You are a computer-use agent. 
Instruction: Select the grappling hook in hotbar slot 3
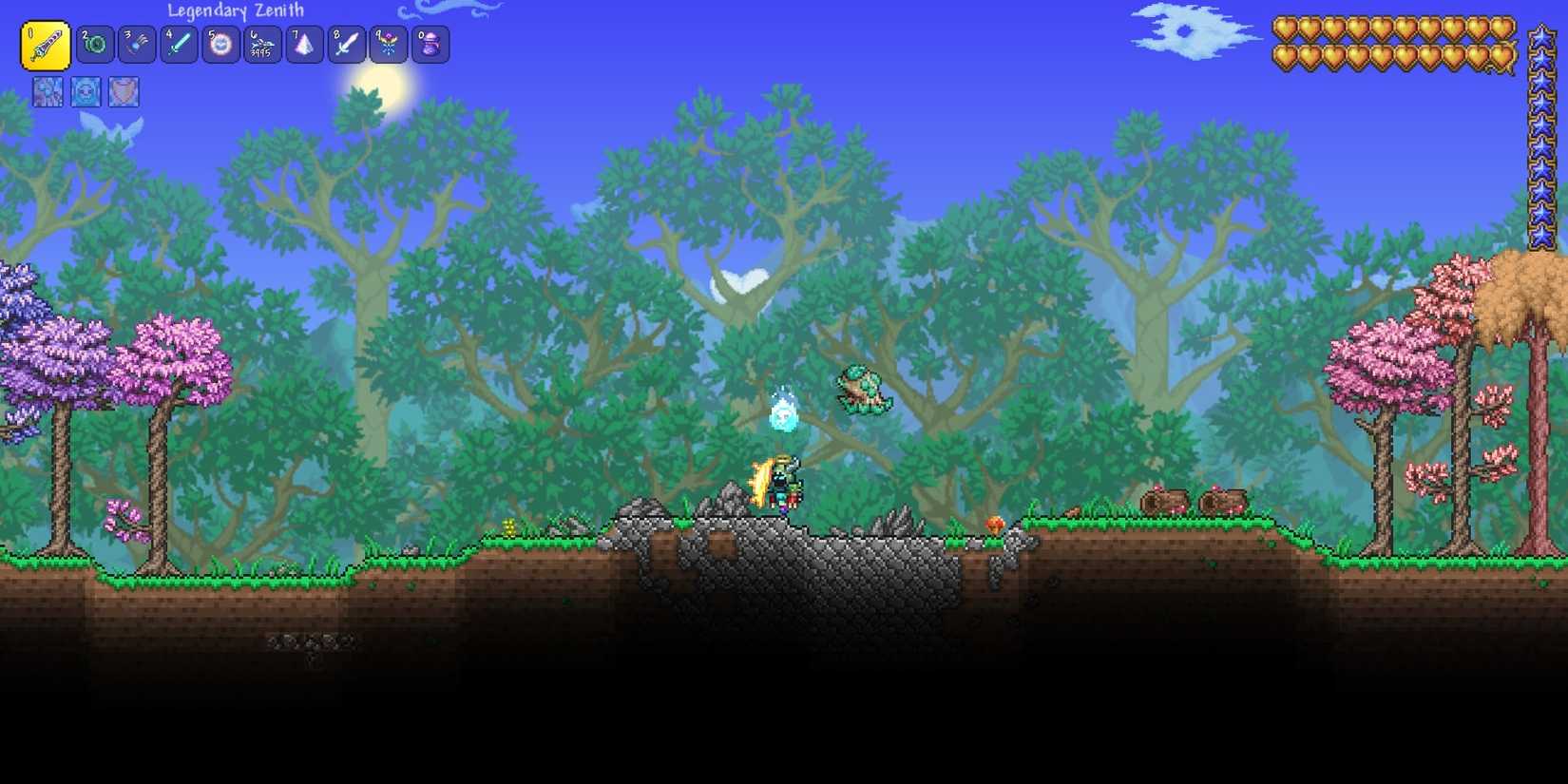(x=137, y=44)
